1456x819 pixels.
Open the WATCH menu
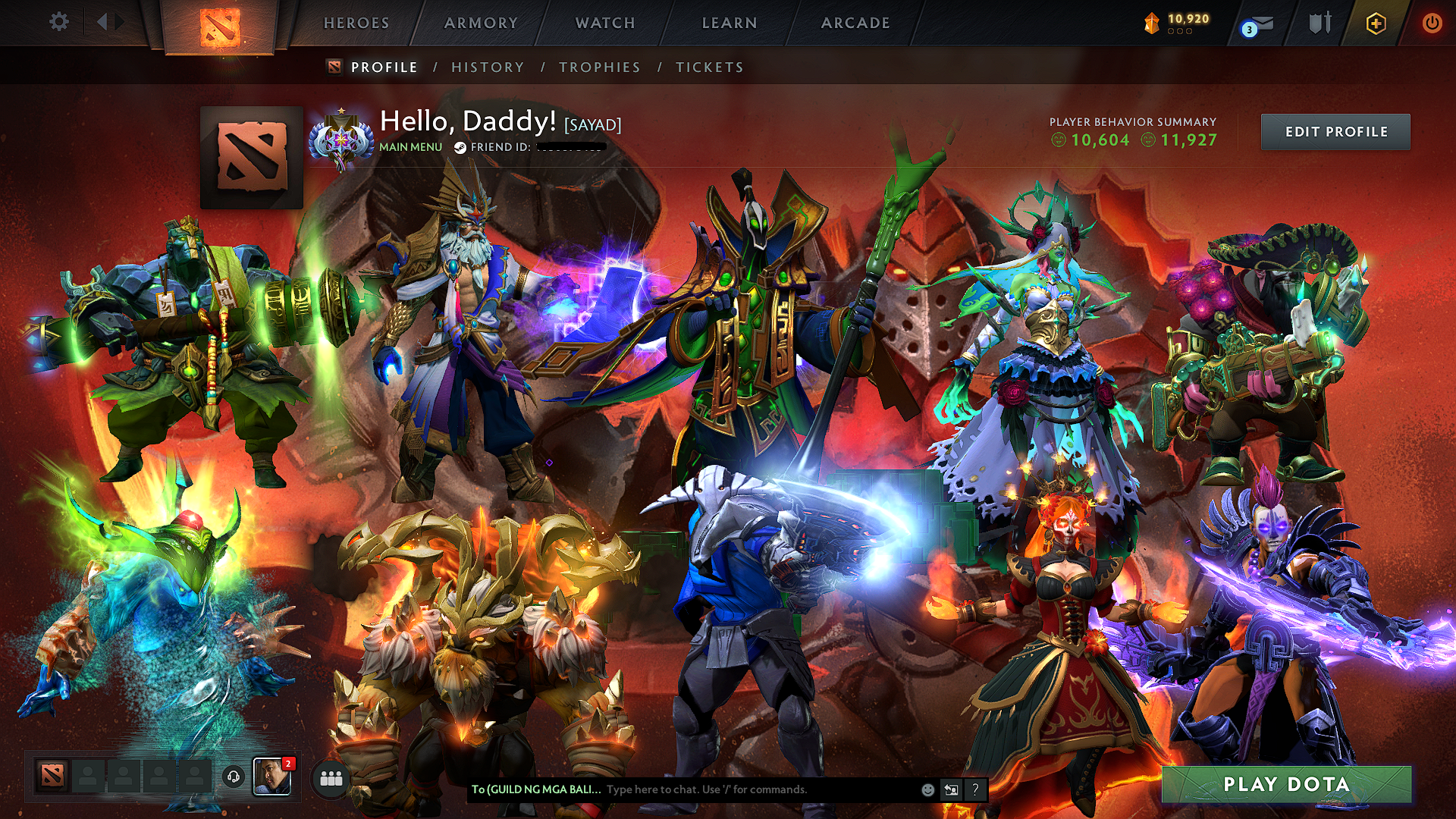(x=604, y=23)
